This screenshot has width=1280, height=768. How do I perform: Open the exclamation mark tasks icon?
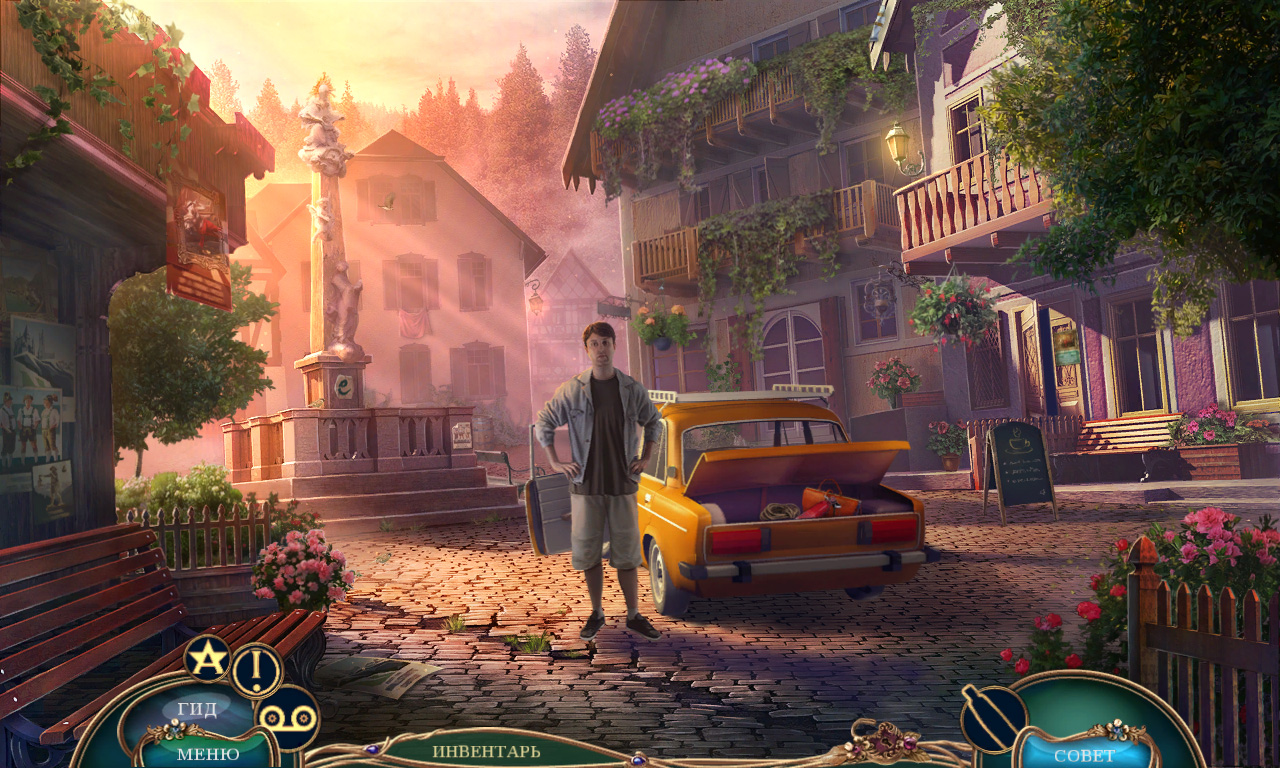tap(257, 669)
